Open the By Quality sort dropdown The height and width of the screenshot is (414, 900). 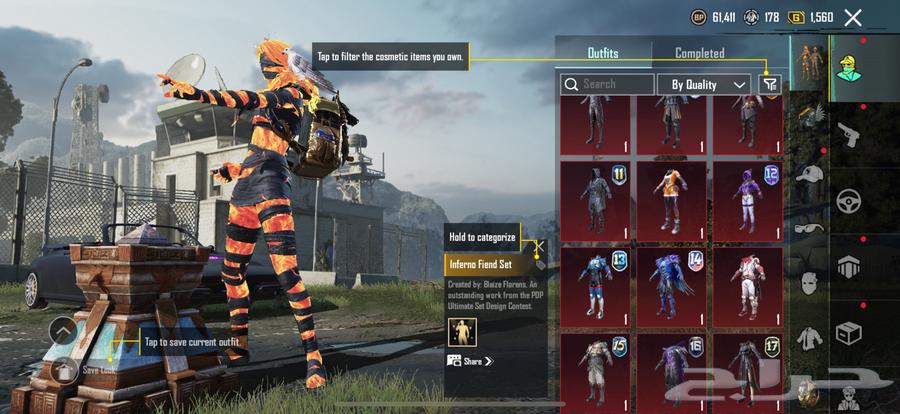(704, 85)
